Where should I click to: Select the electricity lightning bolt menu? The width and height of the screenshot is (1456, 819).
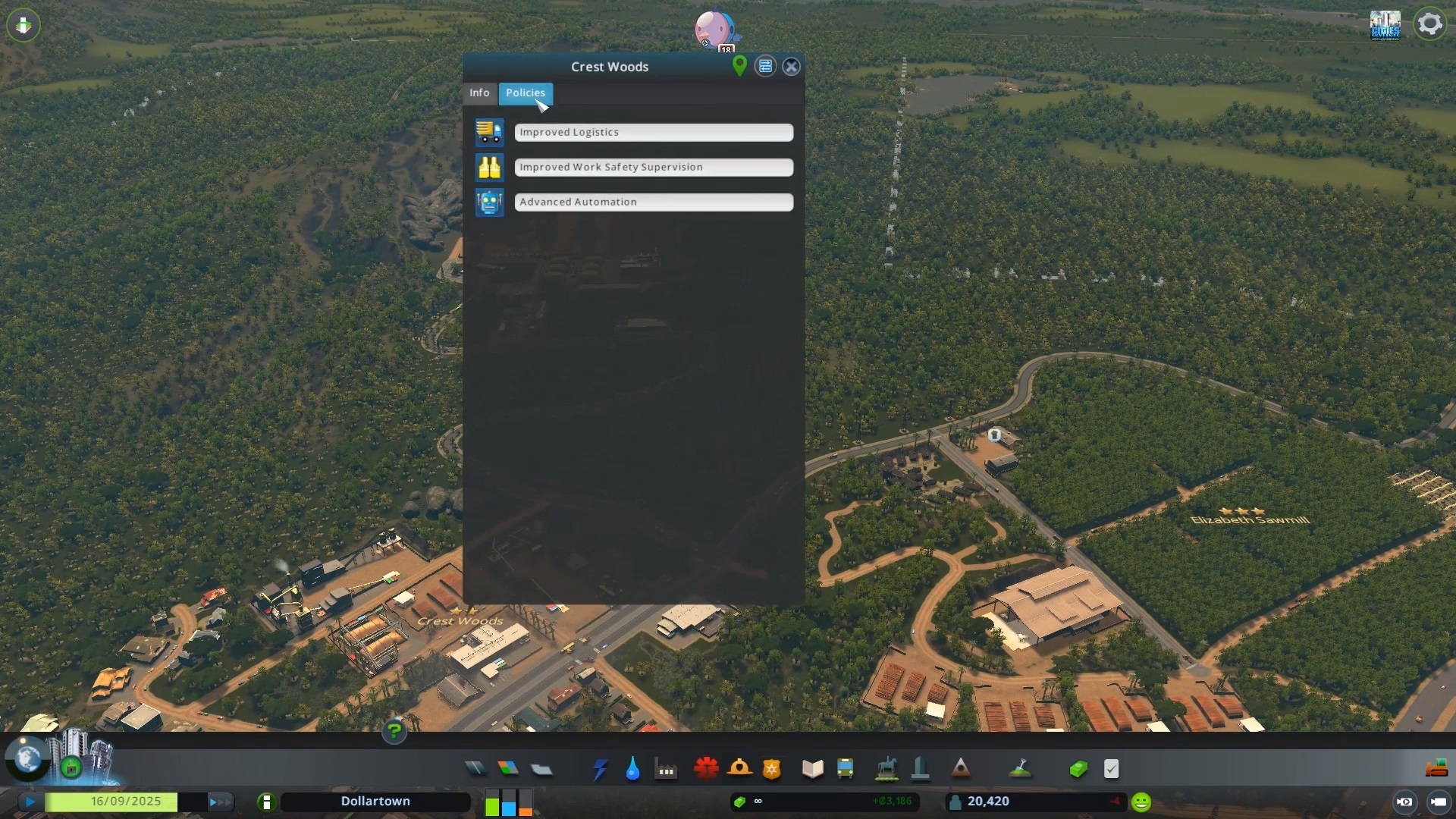[x=600, y=769]
